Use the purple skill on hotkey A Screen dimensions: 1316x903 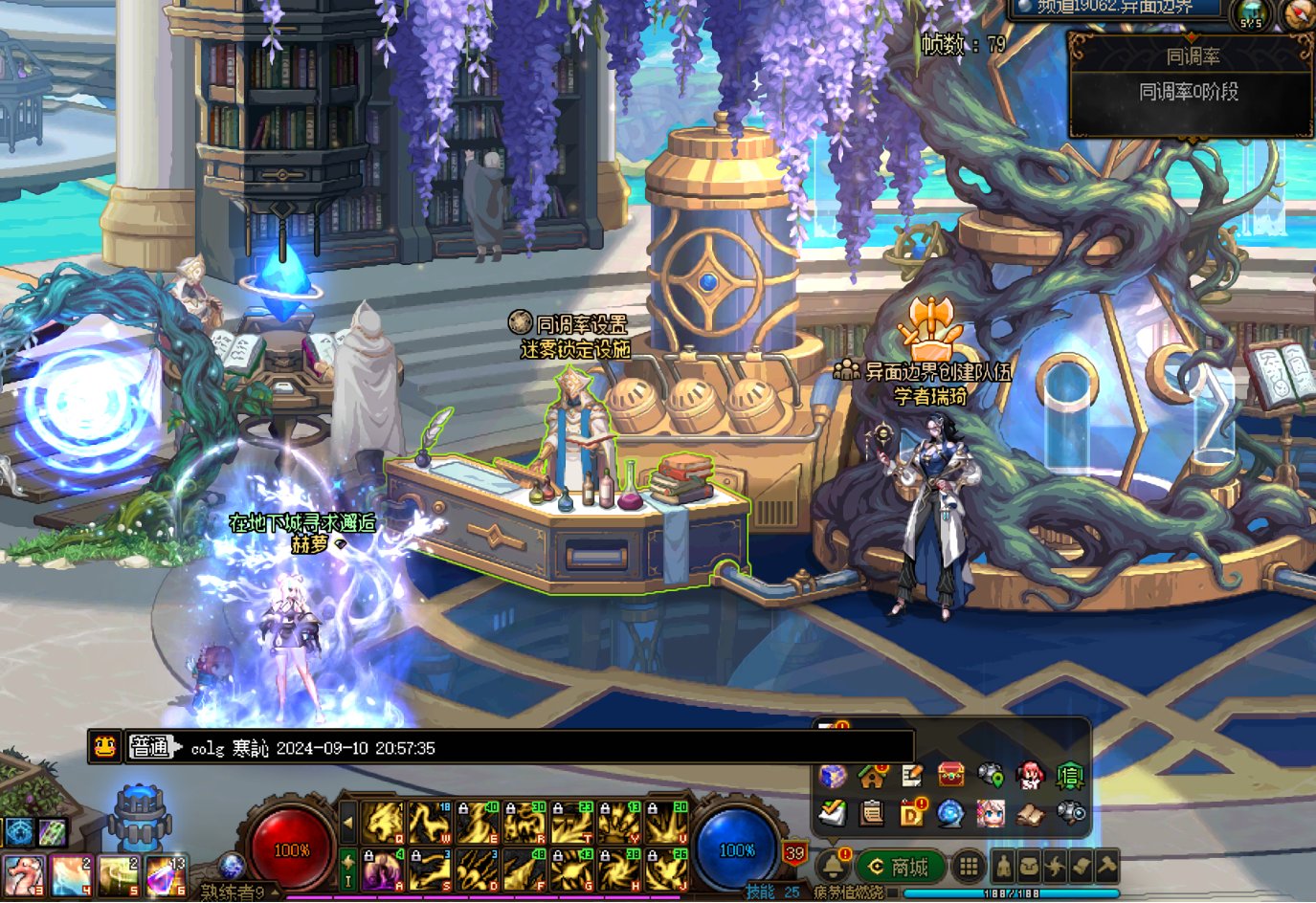(382, 870)
